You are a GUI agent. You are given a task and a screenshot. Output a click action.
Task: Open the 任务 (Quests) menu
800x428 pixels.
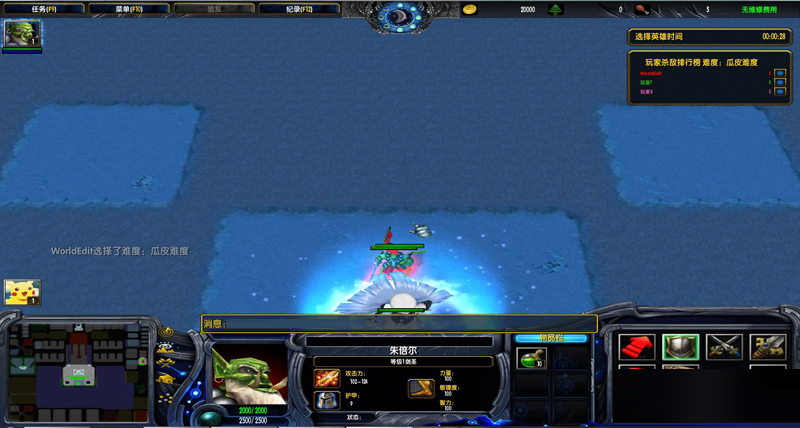(x=44, y=9)
